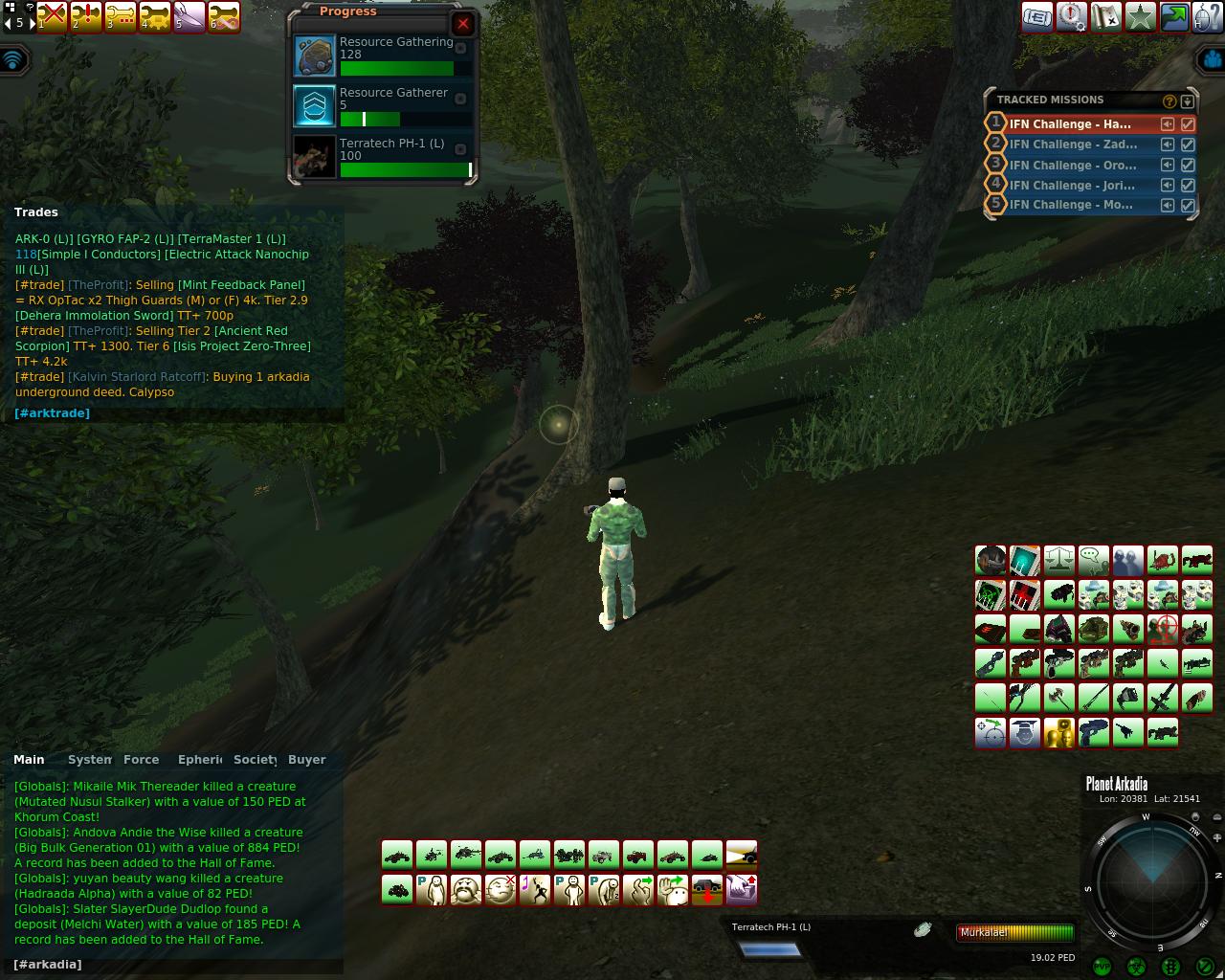The height and width of the screenshot is (980, 1225).
Task: Close the Progress window
Action: 463,24
